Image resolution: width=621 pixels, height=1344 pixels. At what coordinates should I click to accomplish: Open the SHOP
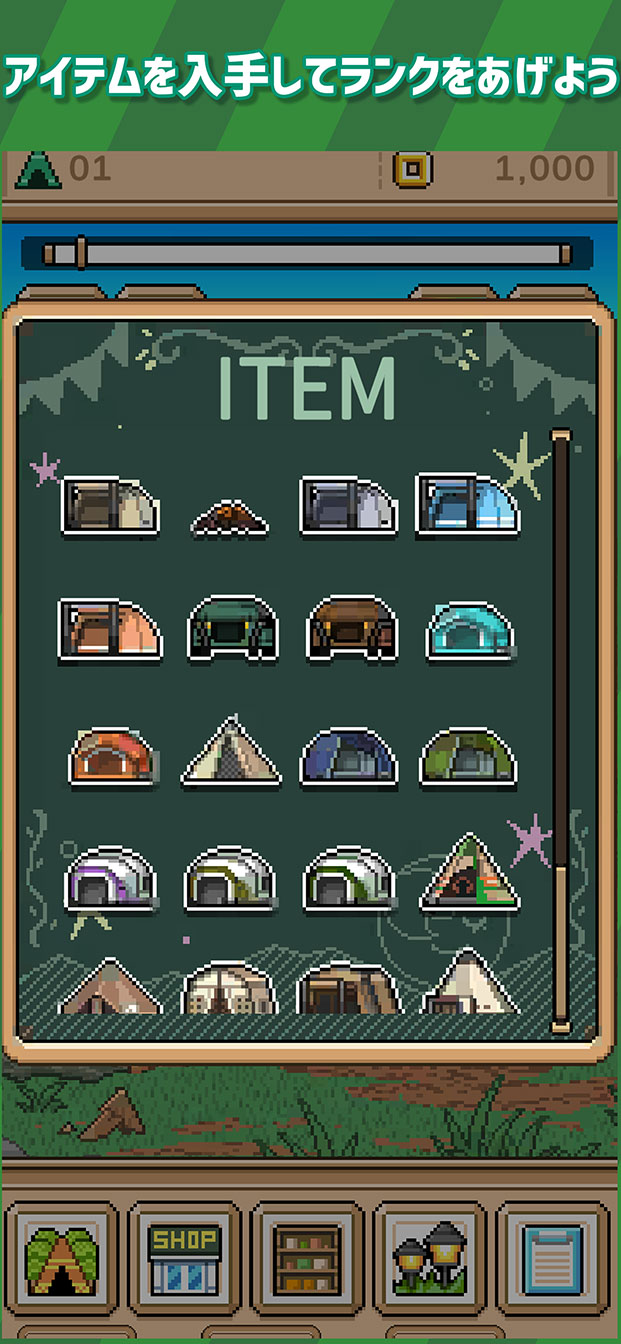[185, 1258]
